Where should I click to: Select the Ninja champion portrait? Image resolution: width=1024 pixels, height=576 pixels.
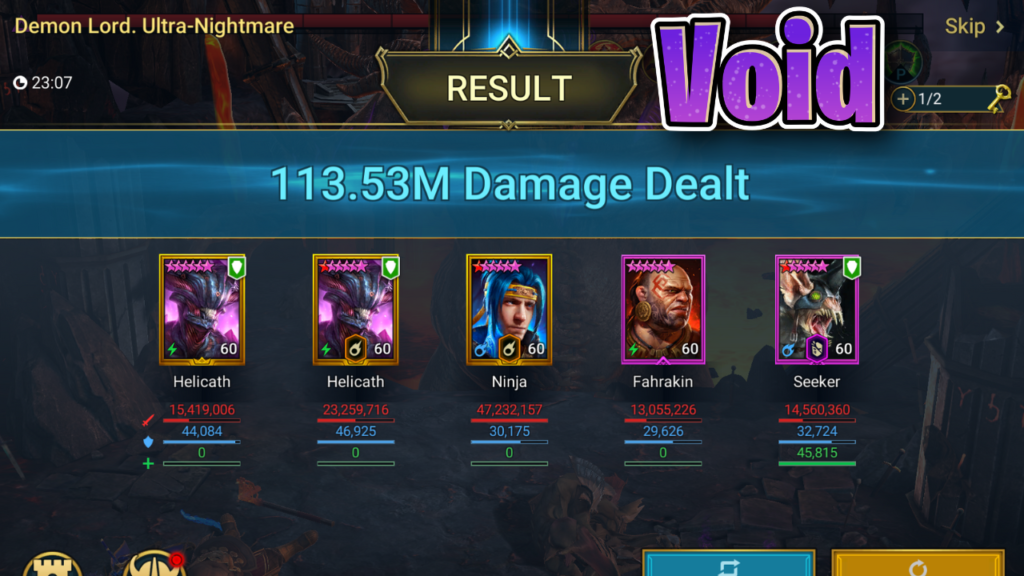click(509, 310)
